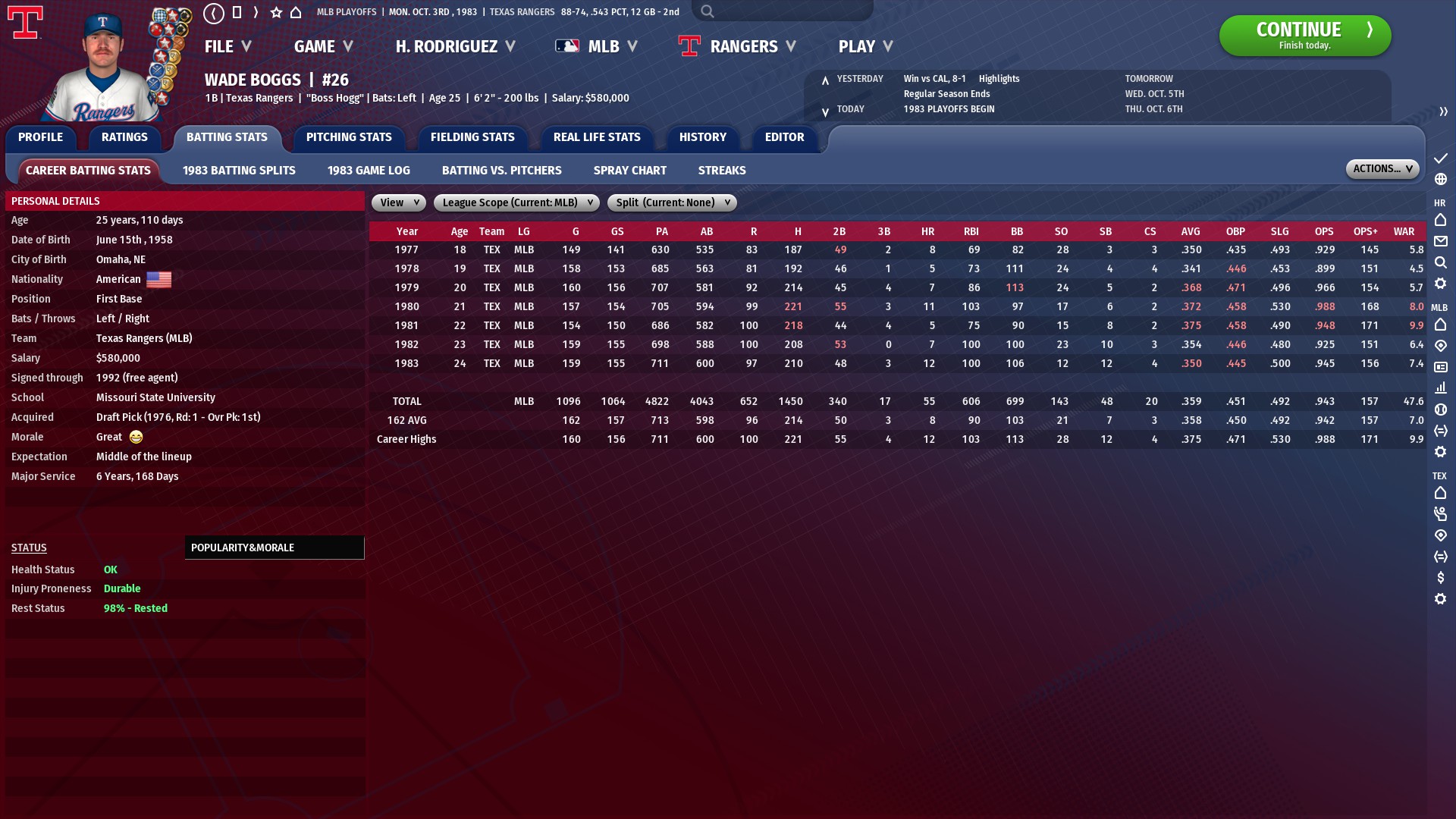
Task: Open the MLB home icon in the sidebar
Action: point(1440,325)
